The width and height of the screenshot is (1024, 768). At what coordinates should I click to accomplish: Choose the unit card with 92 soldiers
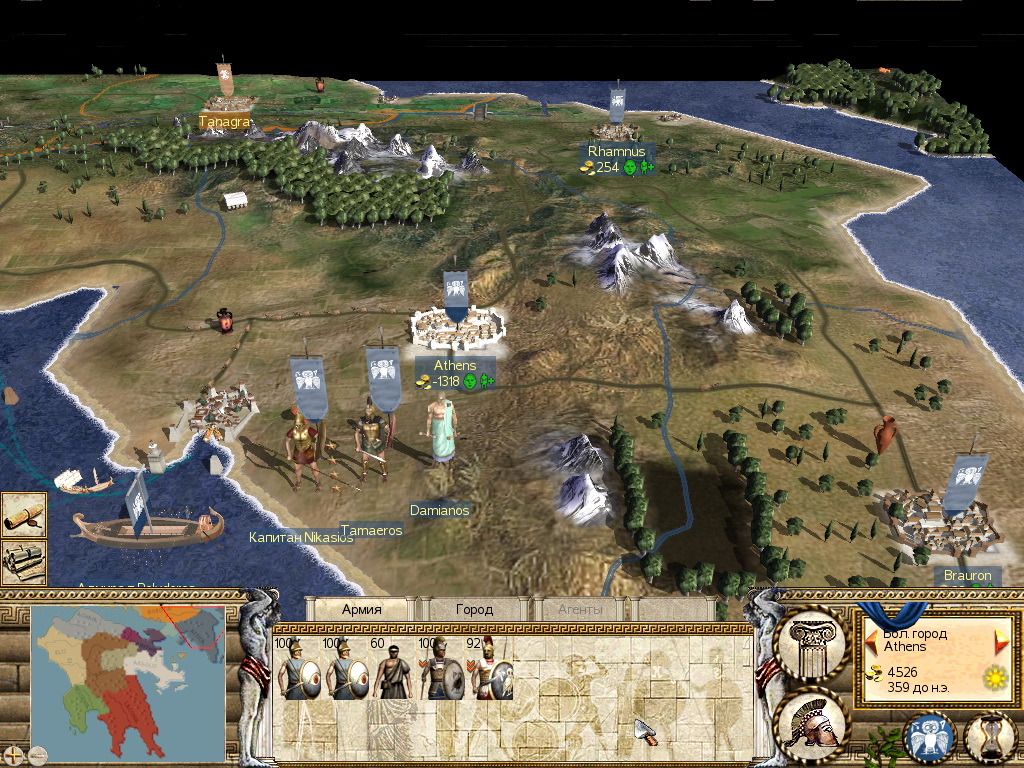pos(491,672)
